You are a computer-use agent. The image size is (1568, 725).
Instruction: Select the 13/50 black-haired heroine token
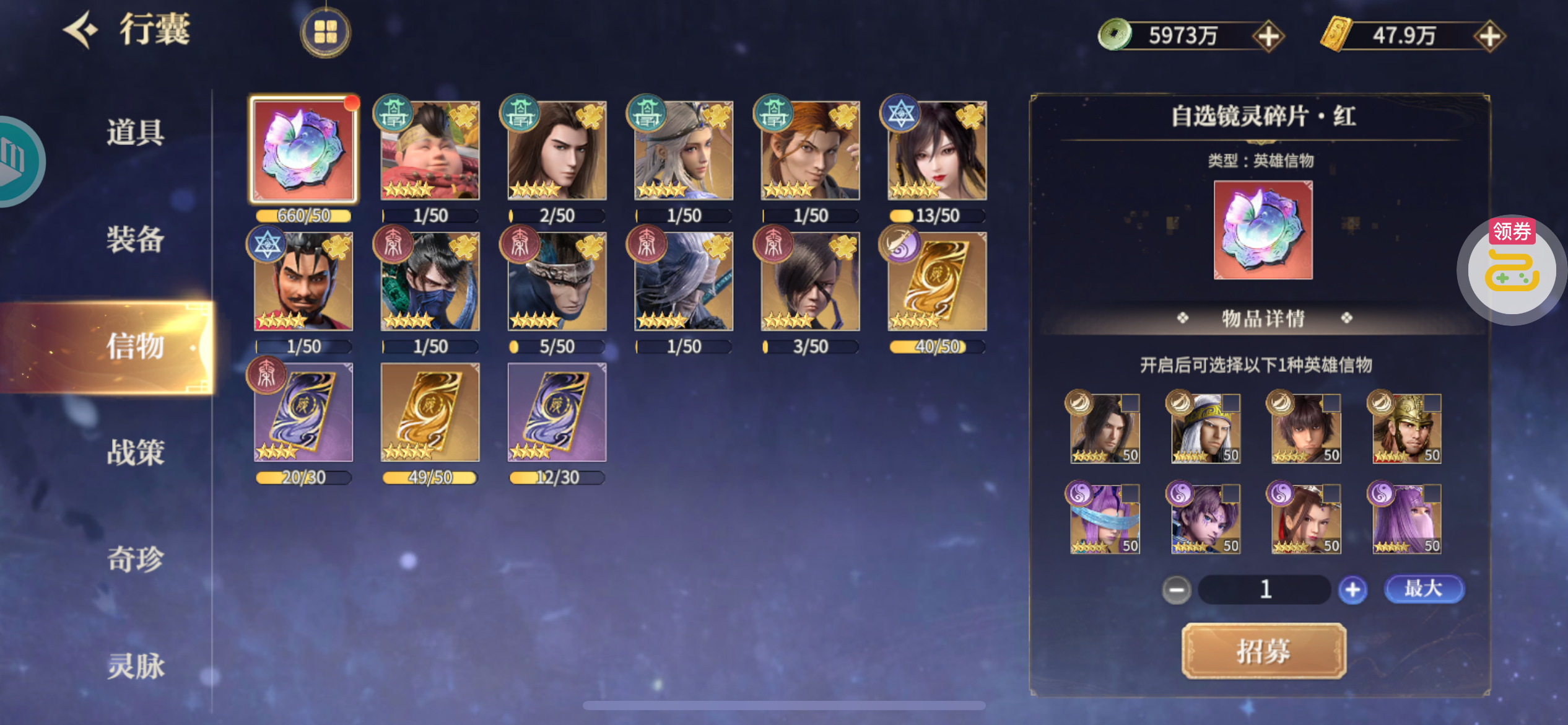click(x=937, y=150)
